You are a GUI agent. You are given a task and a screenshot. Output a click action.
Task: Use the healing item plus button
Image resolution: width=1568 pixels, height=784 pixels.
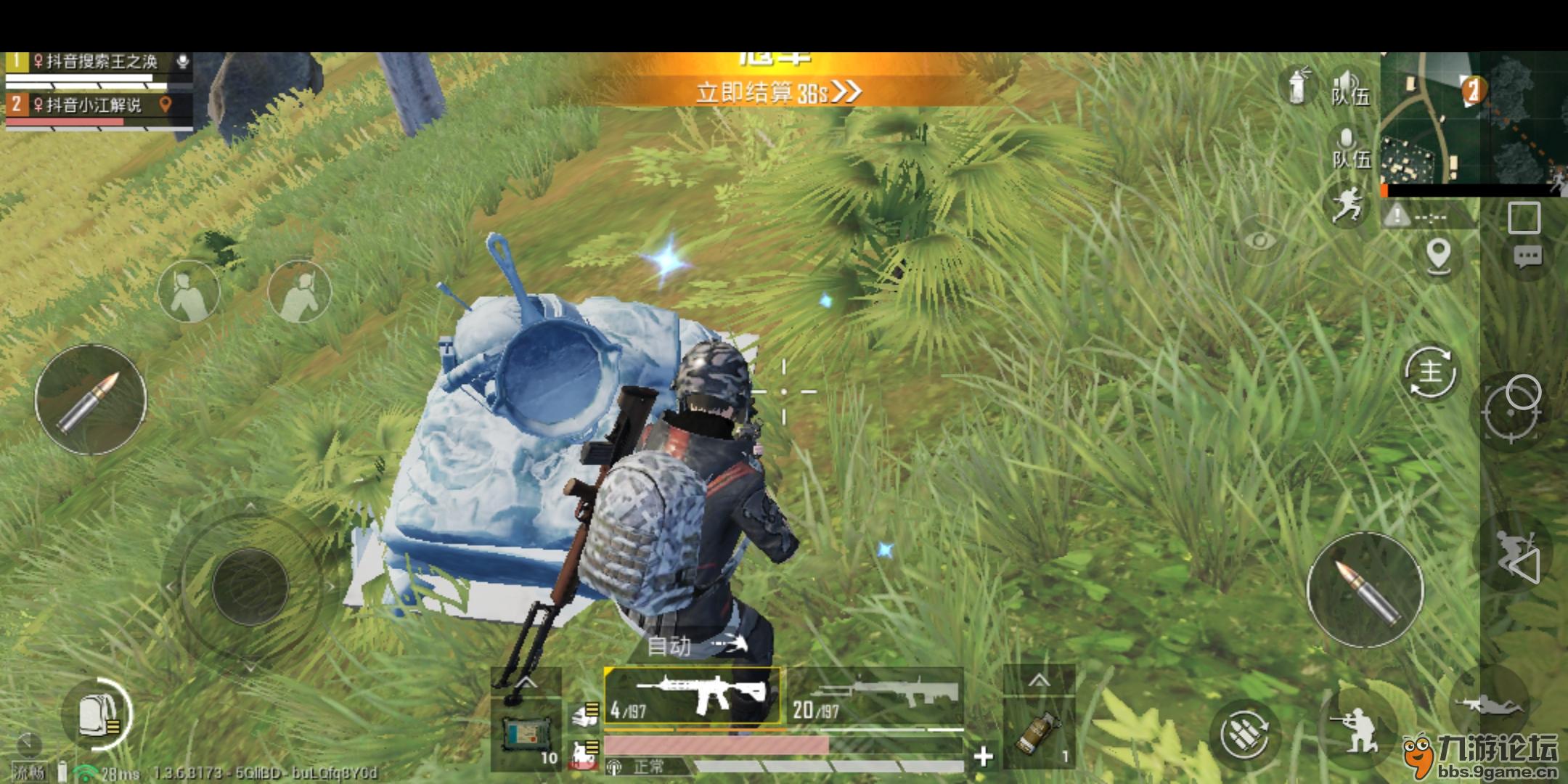983,756
